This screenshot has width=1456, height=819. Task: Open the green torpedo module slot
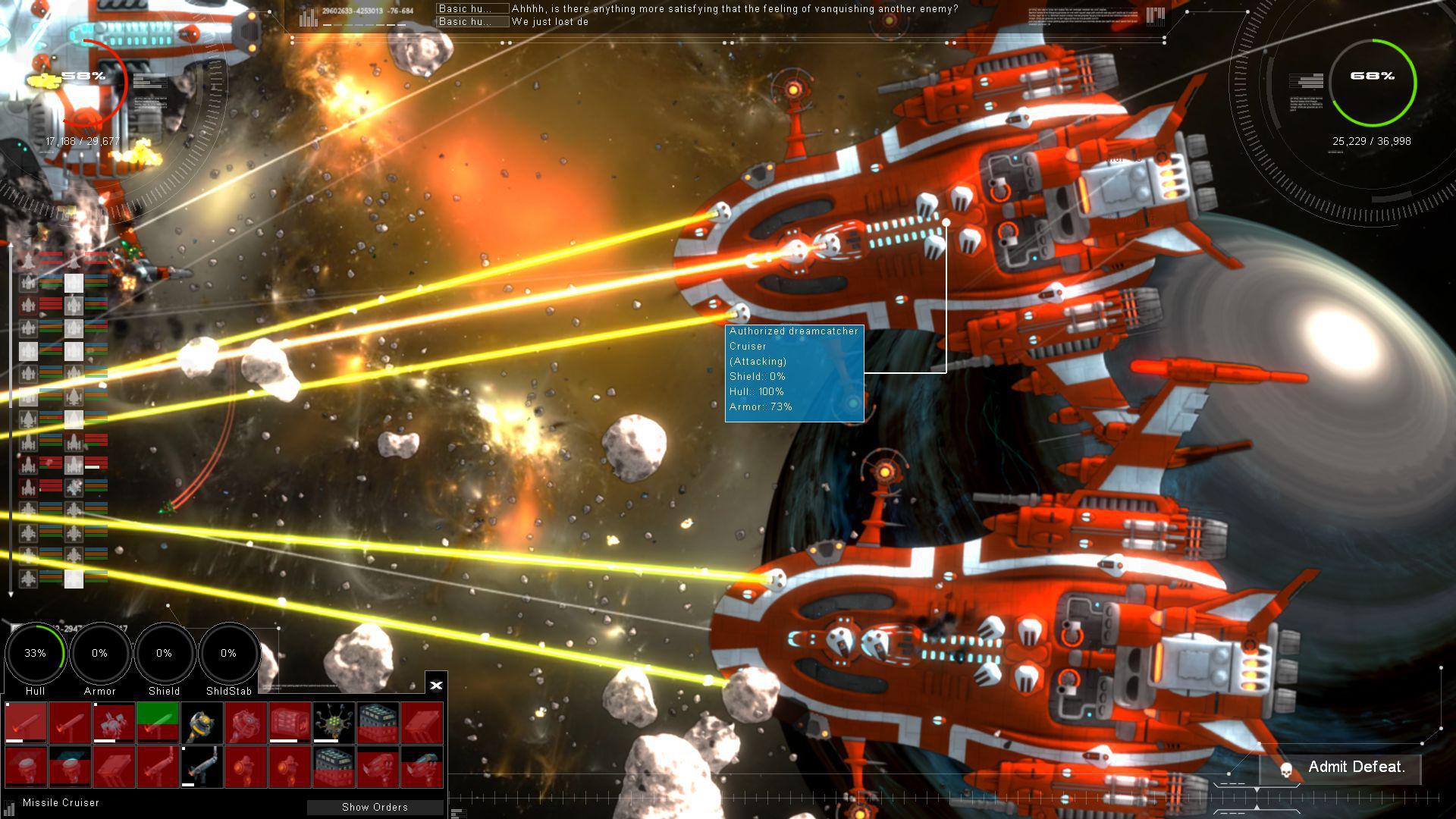pos(158,723)
